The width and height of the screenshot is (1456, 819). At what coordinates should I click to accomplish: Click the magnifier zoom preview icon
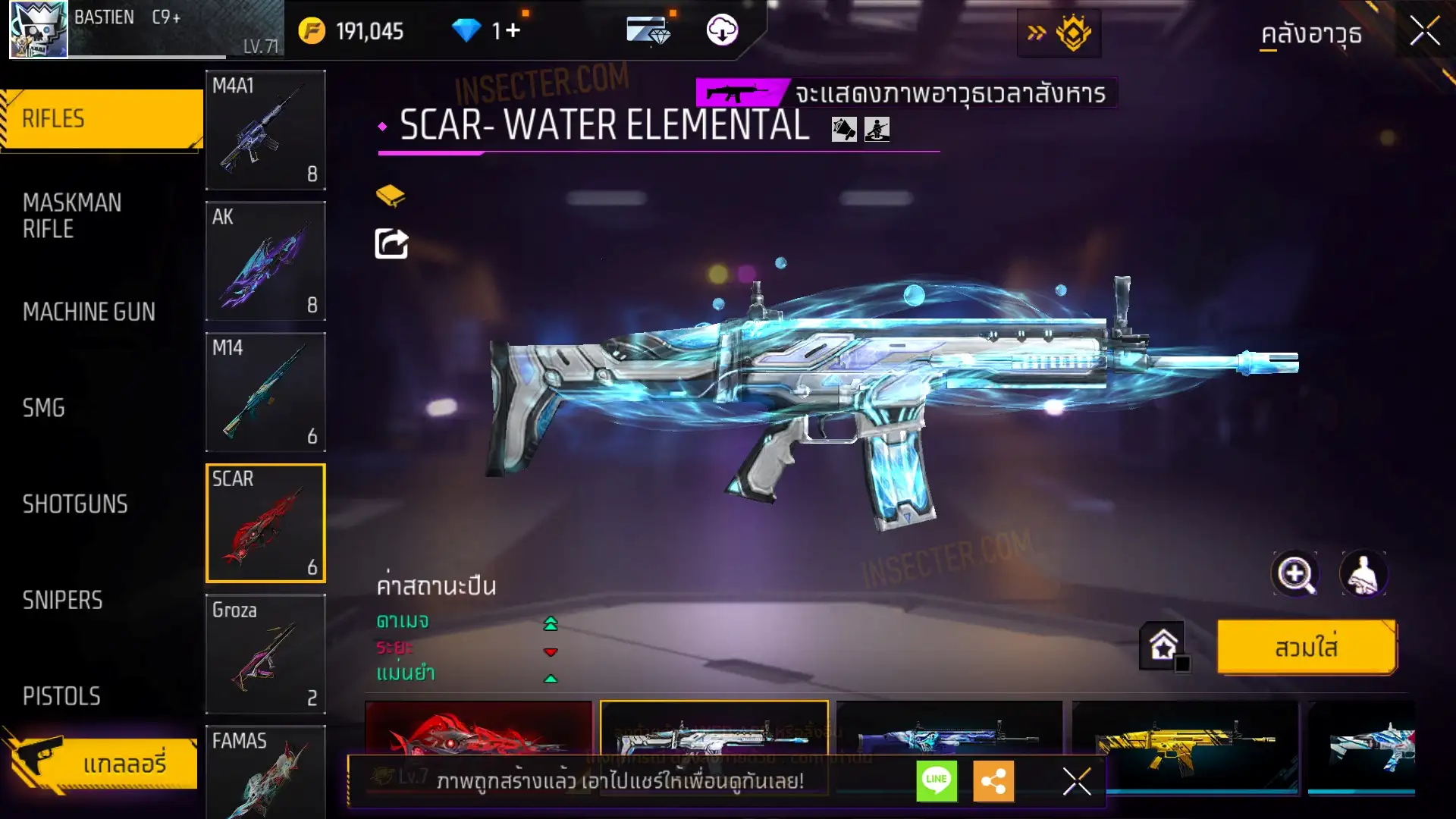click(x=1294, y=574)
